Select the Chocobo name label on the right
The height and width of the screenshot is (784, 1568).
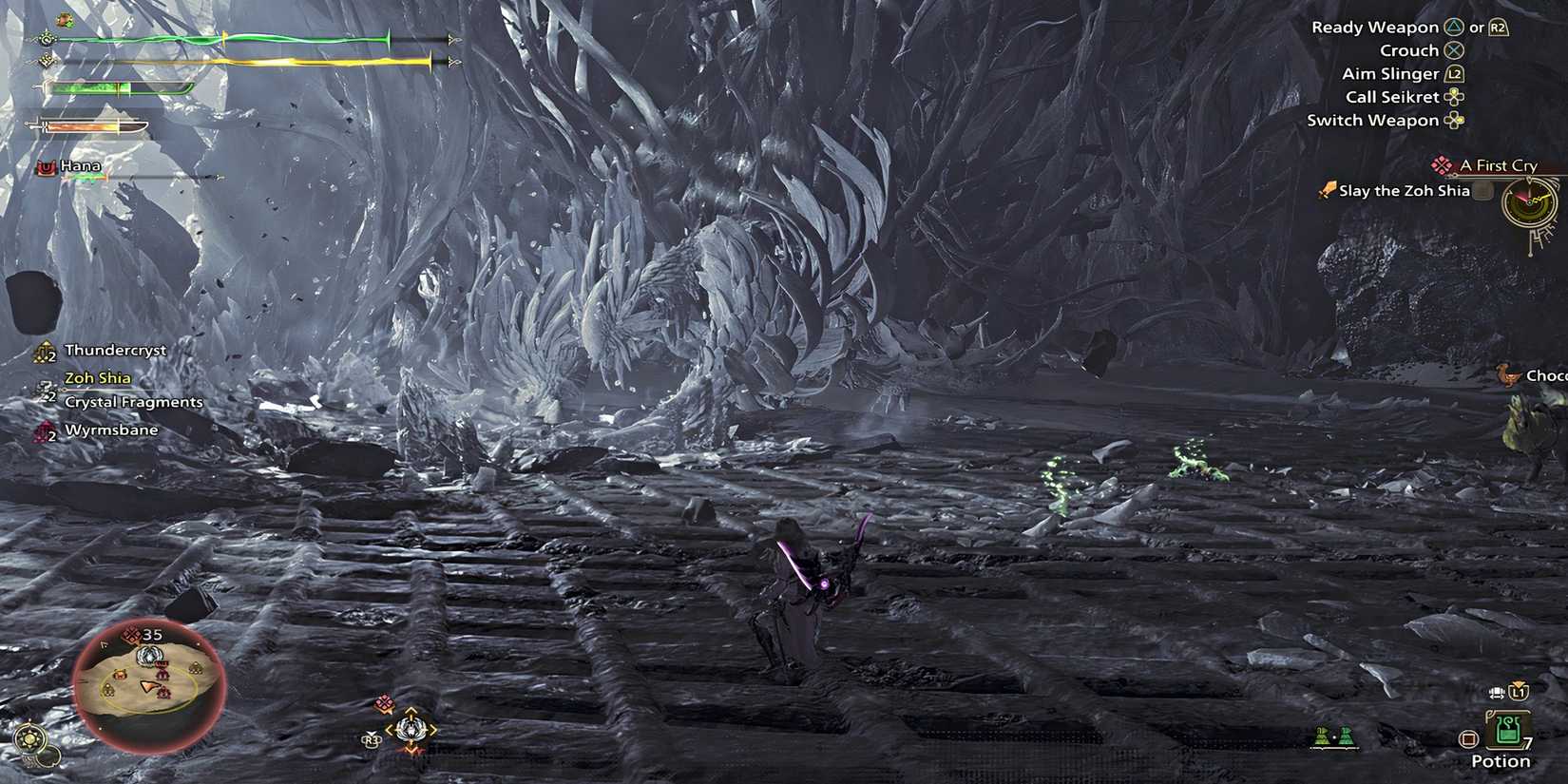[x=1551, y=375]
